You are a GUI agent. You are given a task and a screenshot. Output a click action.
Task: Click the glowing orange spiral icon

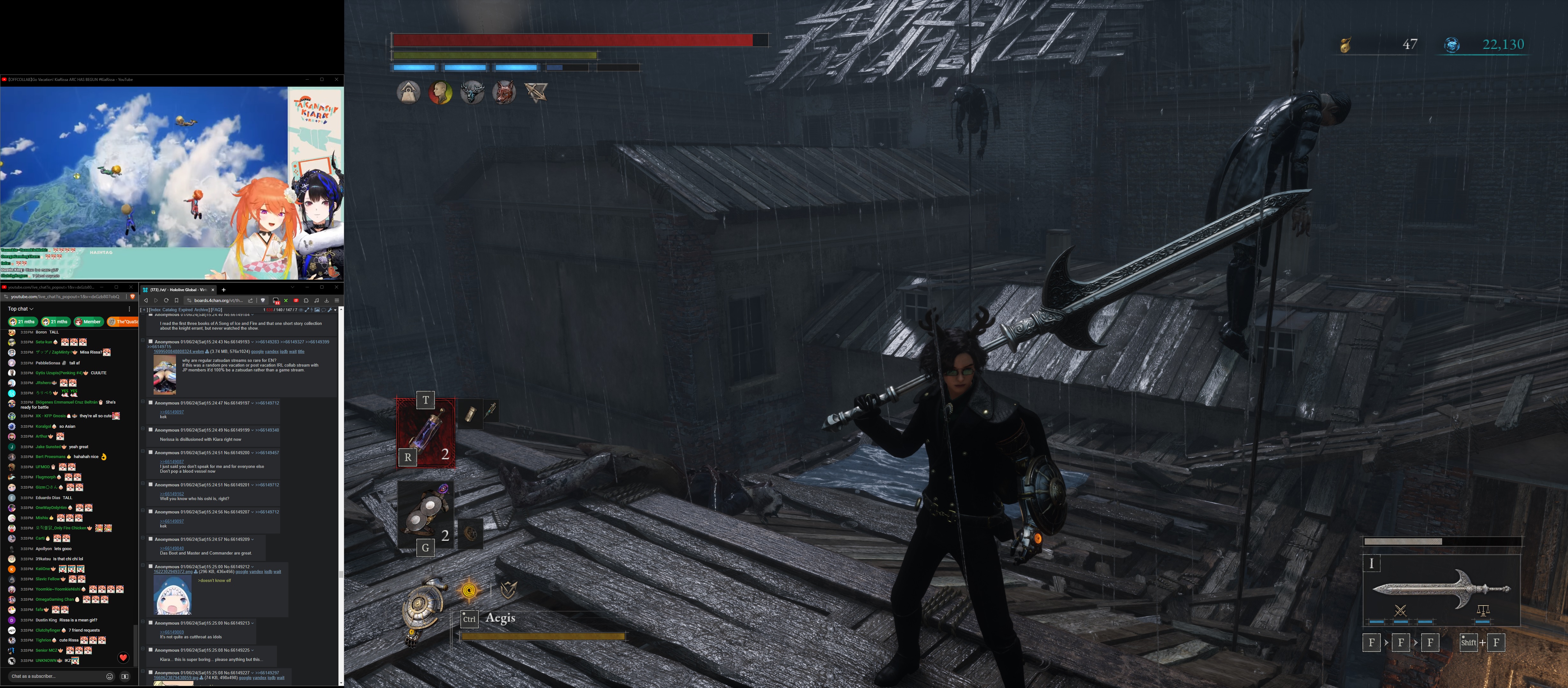[469, 590]
